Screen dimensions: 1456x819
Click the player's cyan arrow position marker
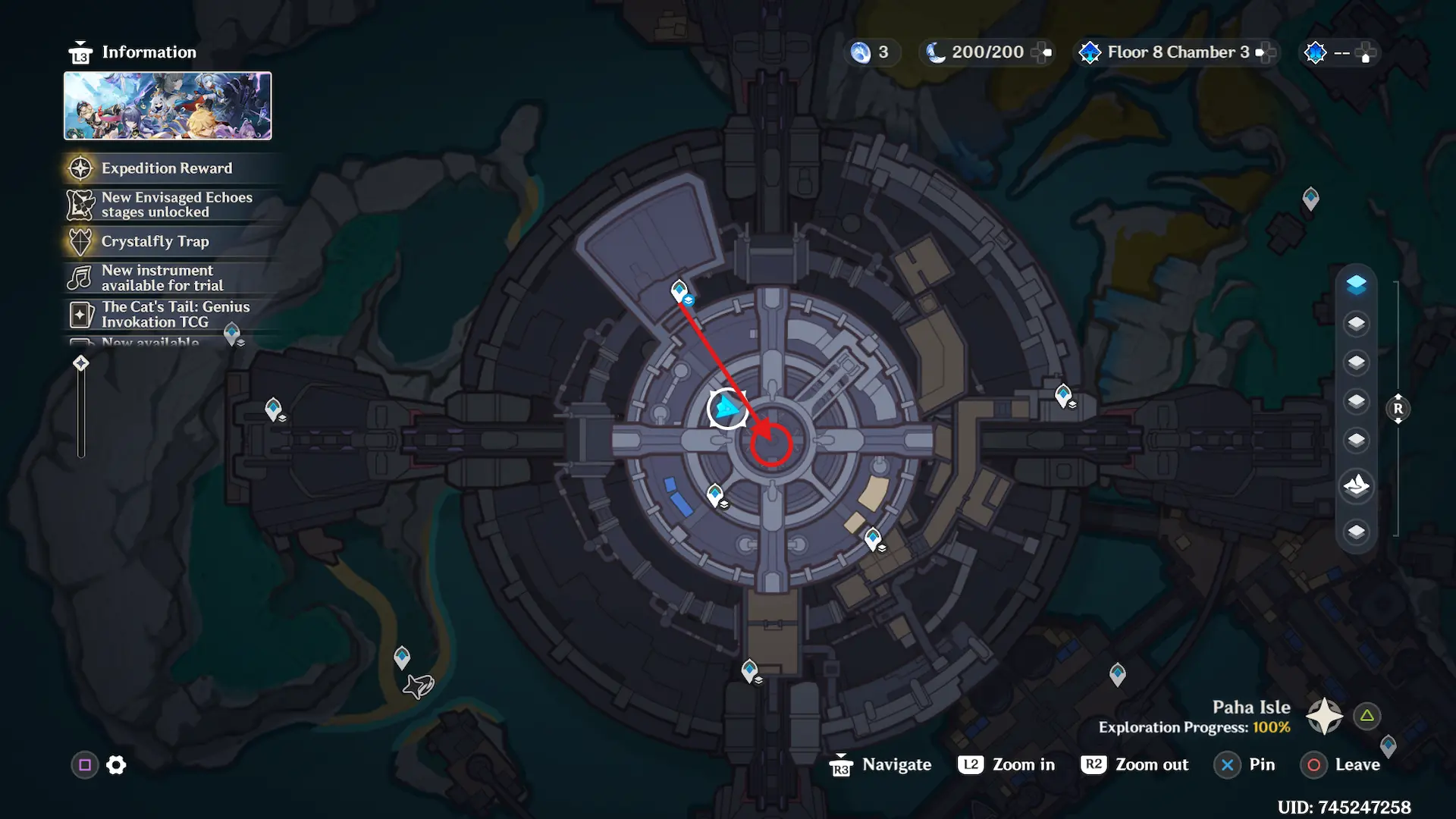coord(727,409)
